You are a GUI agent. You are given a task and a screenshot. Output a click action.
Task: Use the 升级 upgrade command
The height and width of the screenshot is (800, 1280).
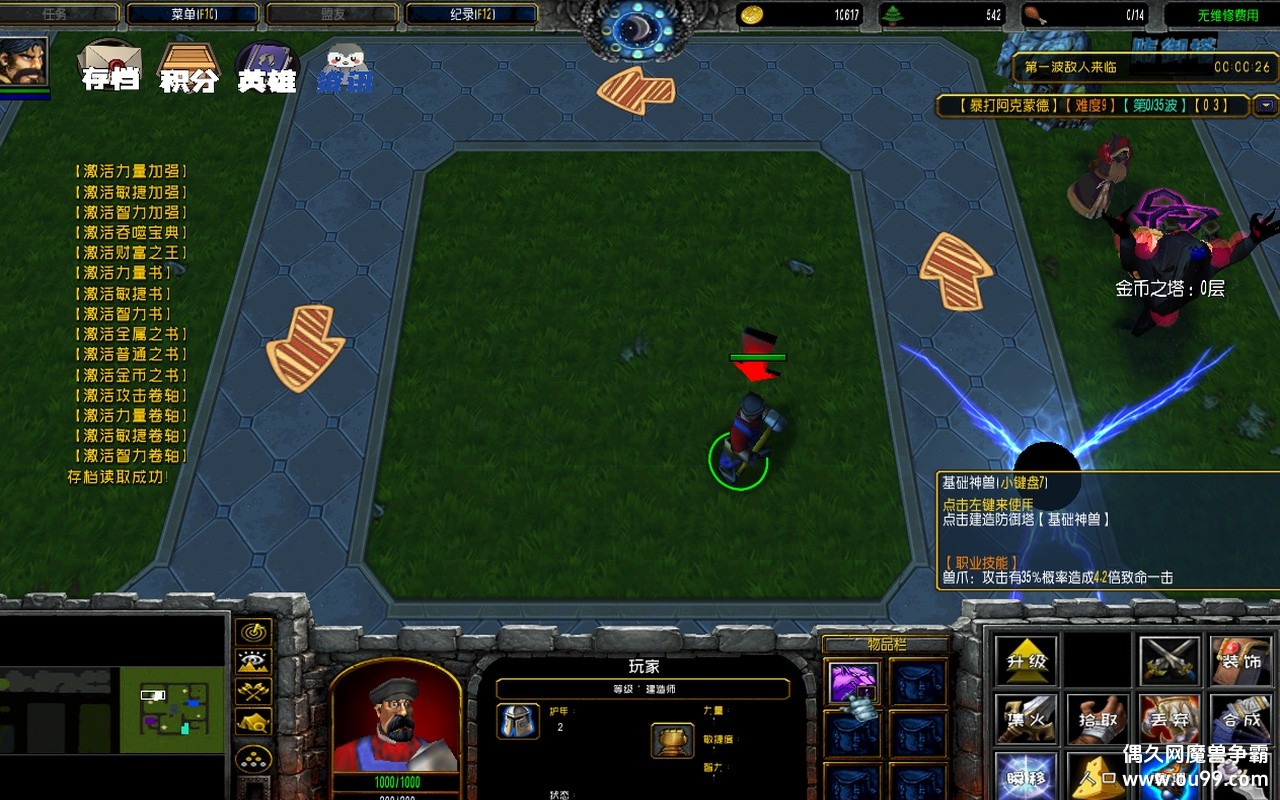coord(1026,661)
